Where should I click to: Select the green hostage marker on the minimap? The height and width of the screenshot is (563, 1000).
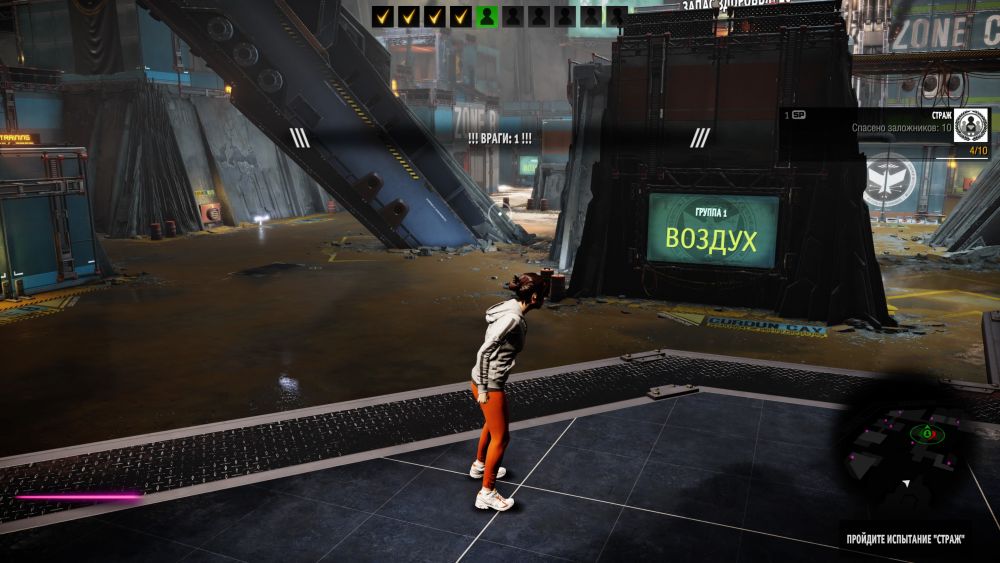[927, 433]
